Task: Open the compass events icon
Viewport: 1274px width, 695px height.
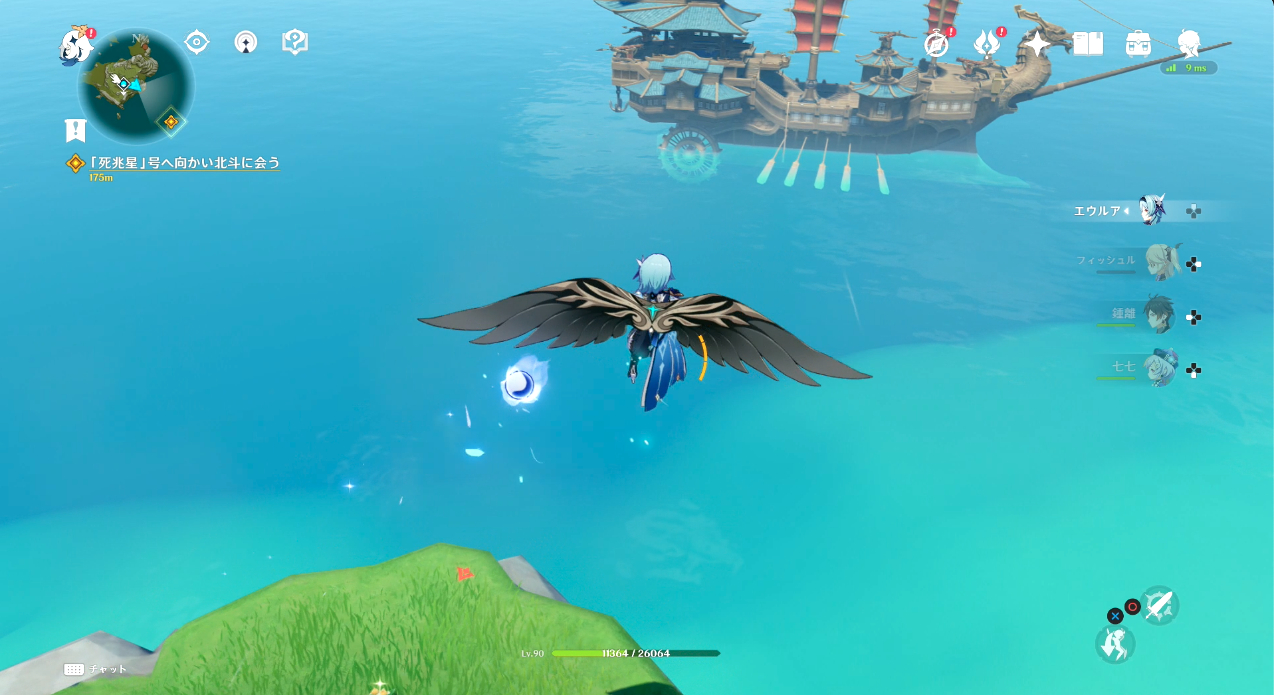Action: [937, 43]
